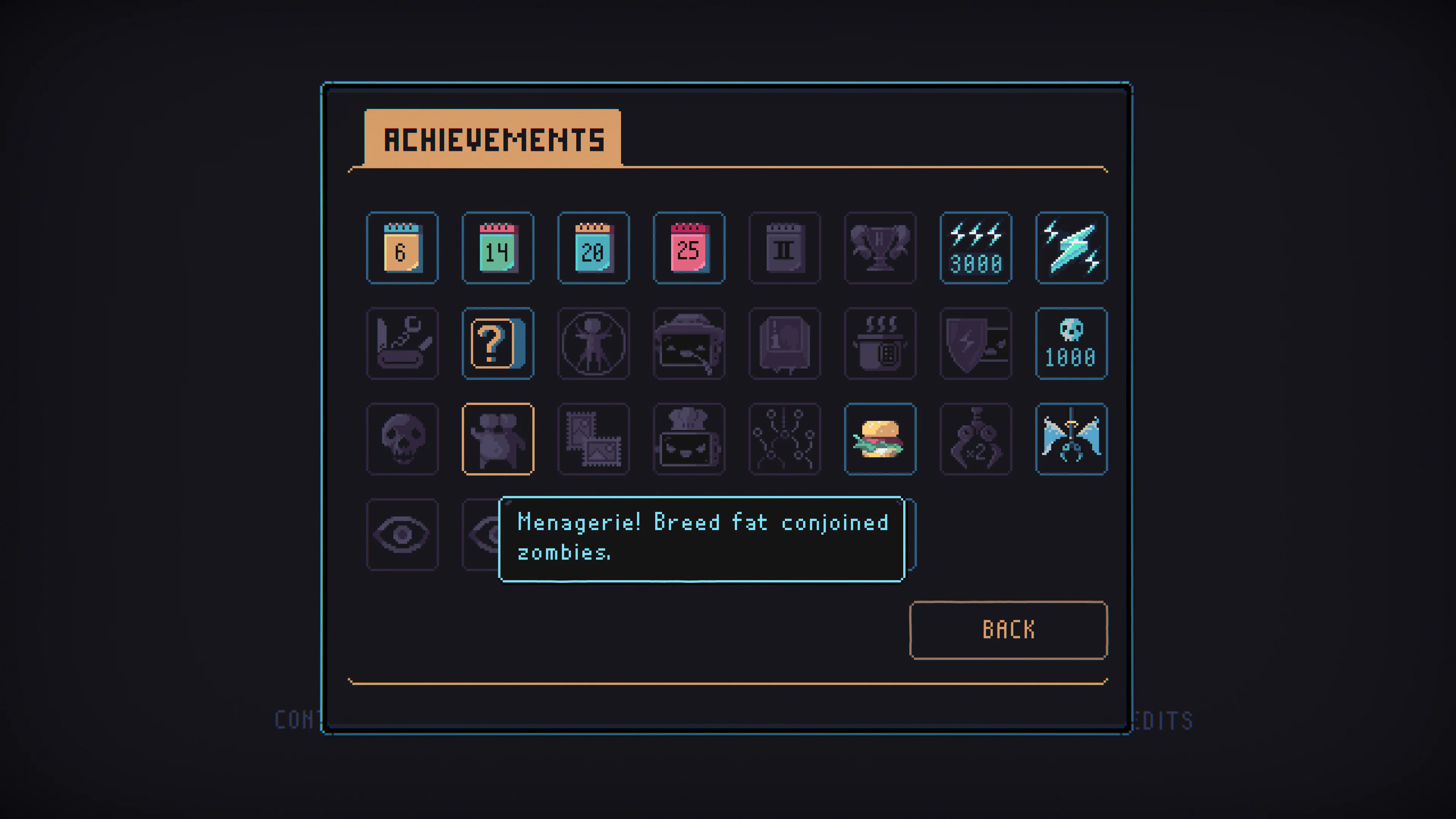Select the Vitruvian man achievement
Screen dimensions: 1456x819
[593, 343]
